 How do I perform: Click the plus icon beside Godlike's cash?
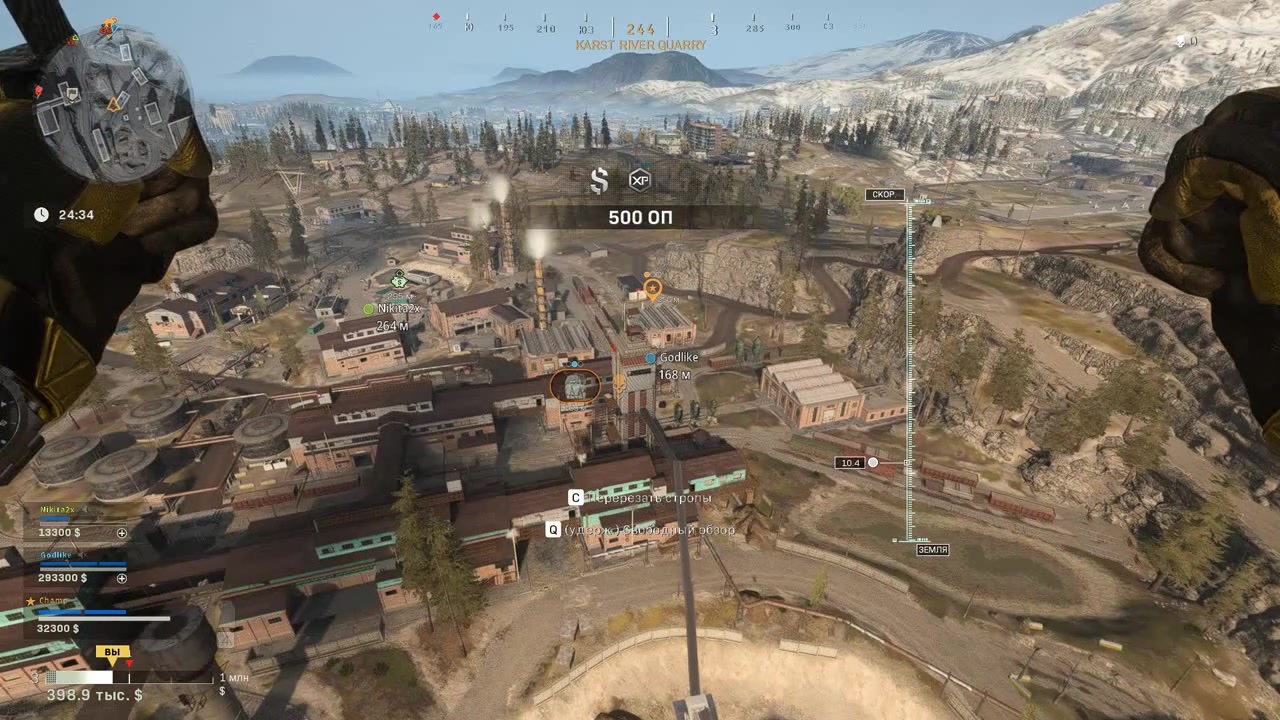coord(122,578)
